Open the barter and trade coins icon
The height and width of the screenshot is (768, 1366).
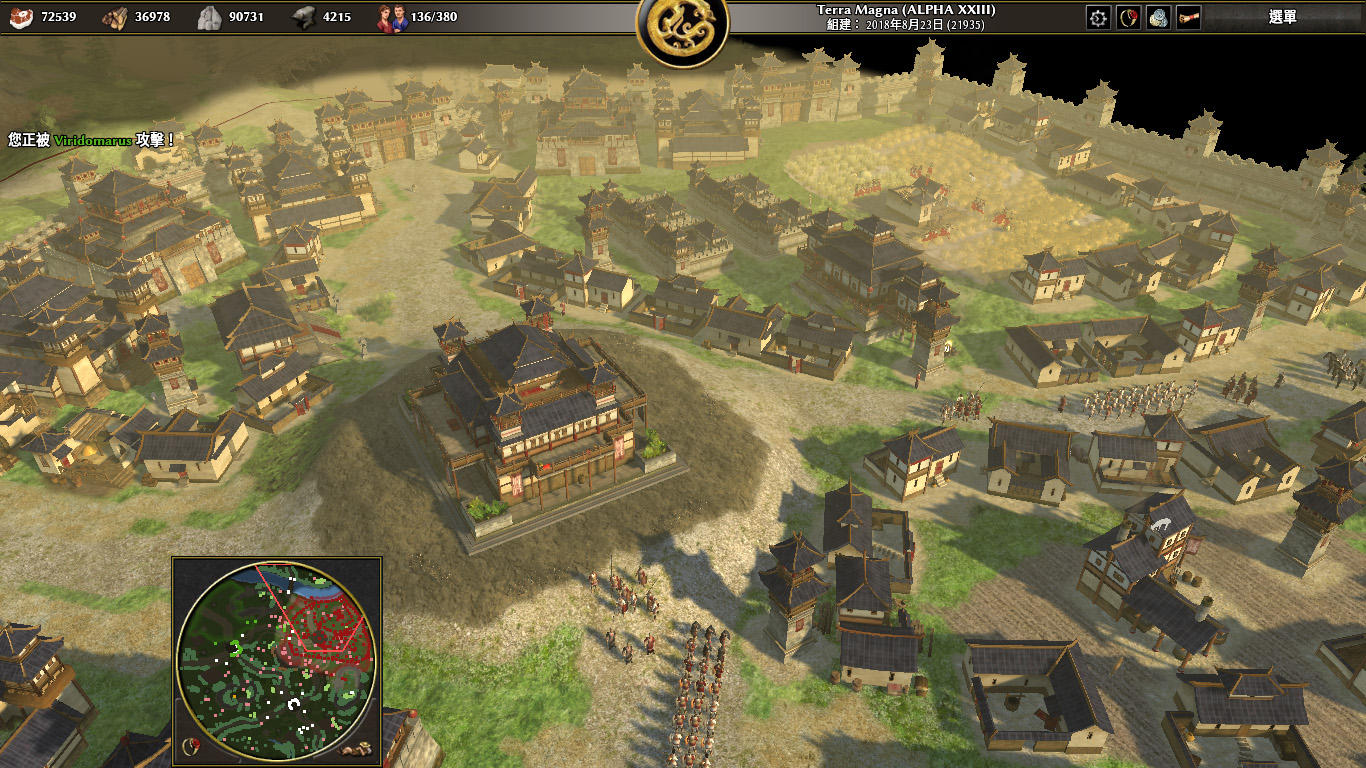[1158, 17]
